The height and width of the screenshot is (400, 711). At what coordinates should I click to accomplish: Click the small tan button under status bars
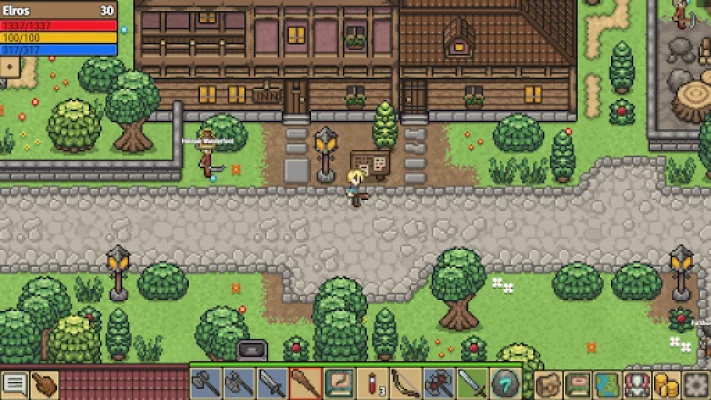10,66
